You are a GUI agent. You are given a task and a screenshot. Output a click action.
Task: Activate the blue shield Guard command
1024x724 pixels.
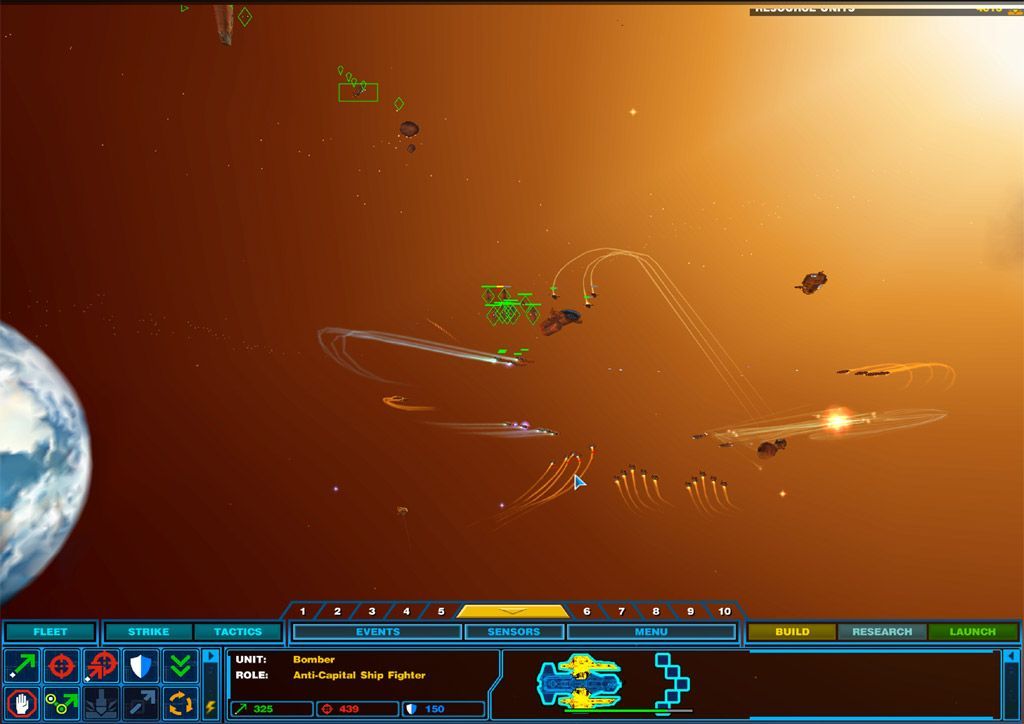tap(141, 665)
